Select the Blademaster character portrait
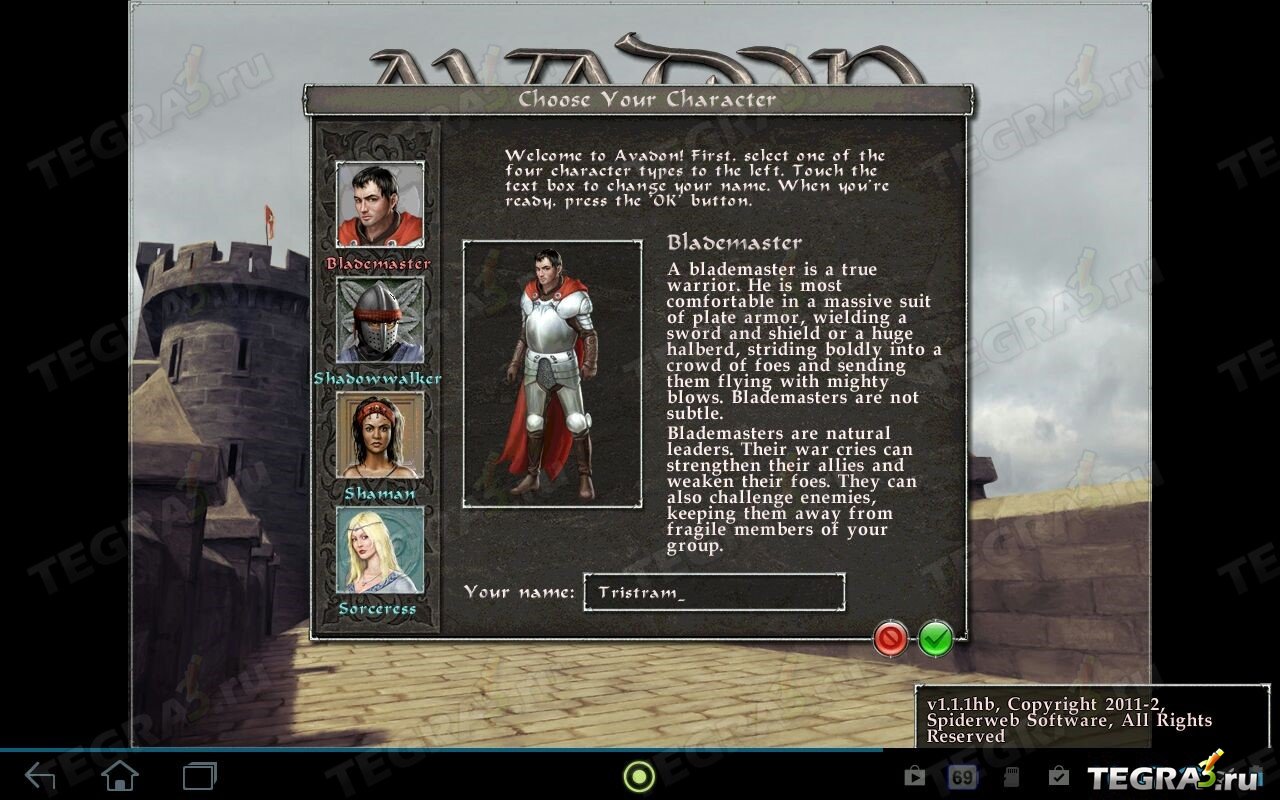Viewport: 1280px width, 800px height. pos(380,205)
